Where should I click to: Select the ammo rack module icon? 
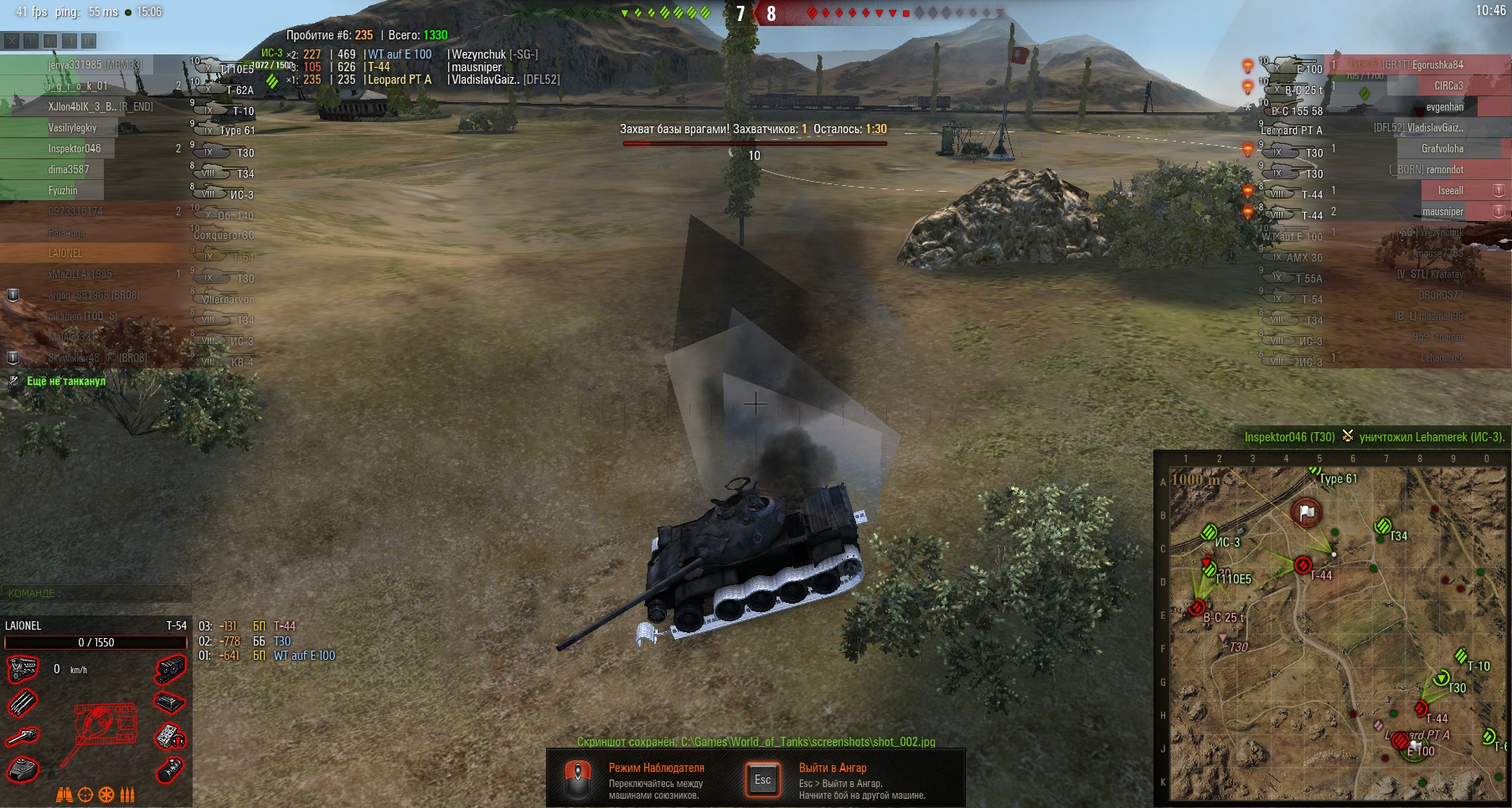[x=23, y=703]
